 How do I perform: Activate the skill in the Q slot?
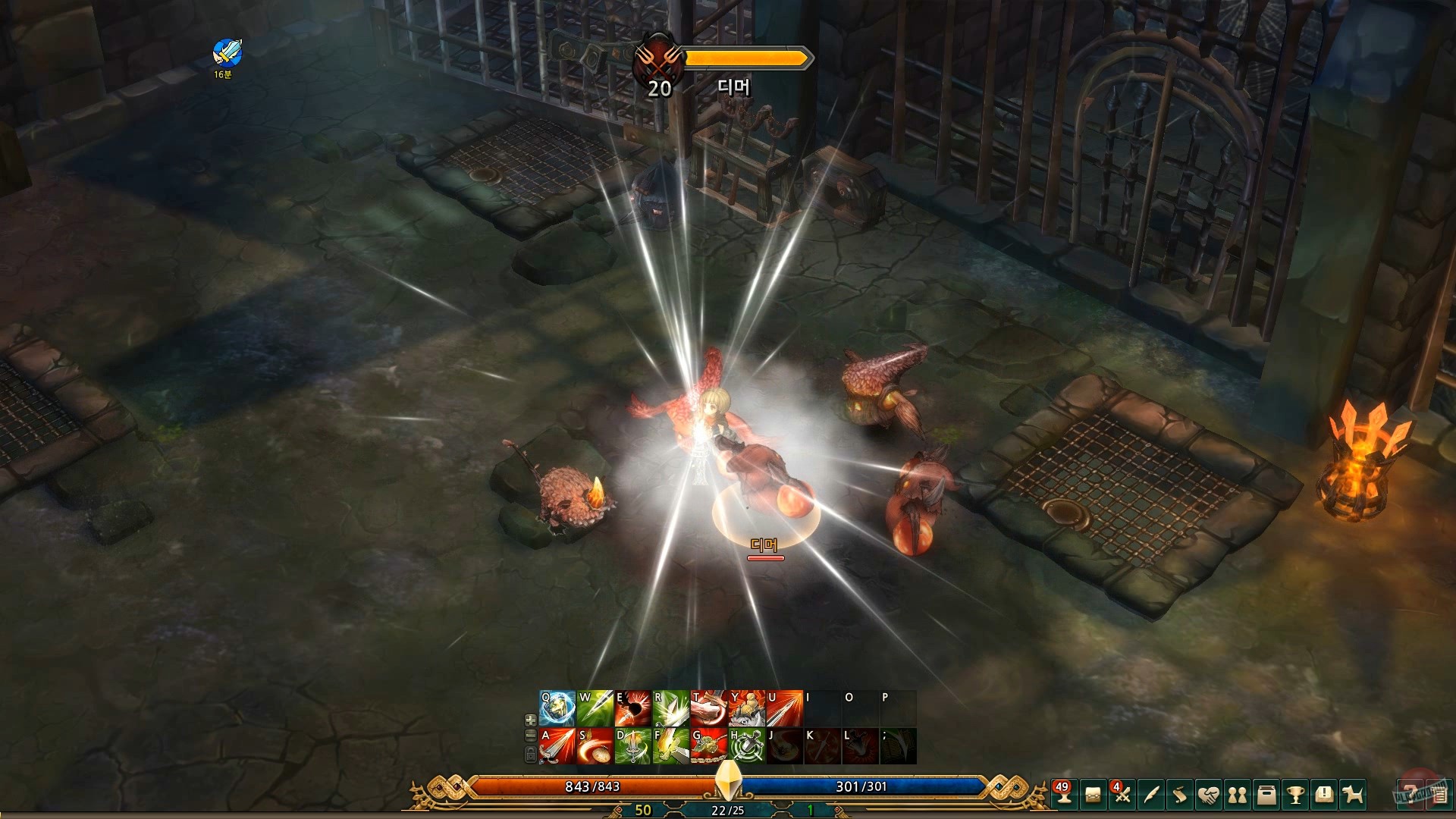(556, 709)
